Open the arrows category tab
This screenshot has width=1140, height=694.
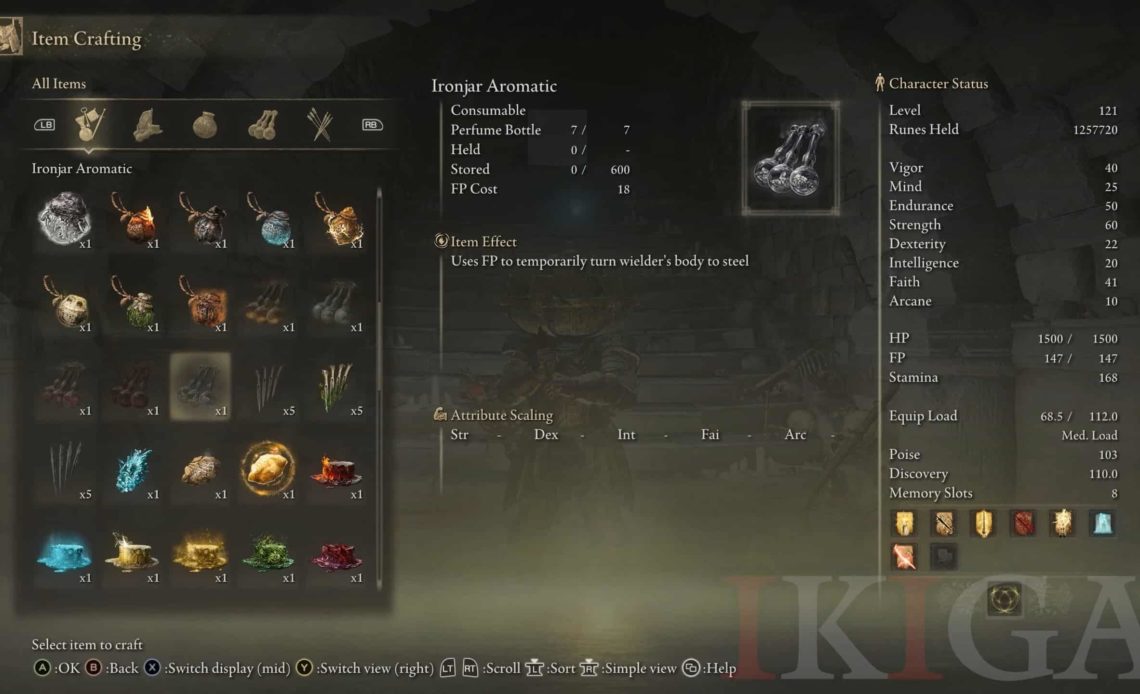pos(319,125)
